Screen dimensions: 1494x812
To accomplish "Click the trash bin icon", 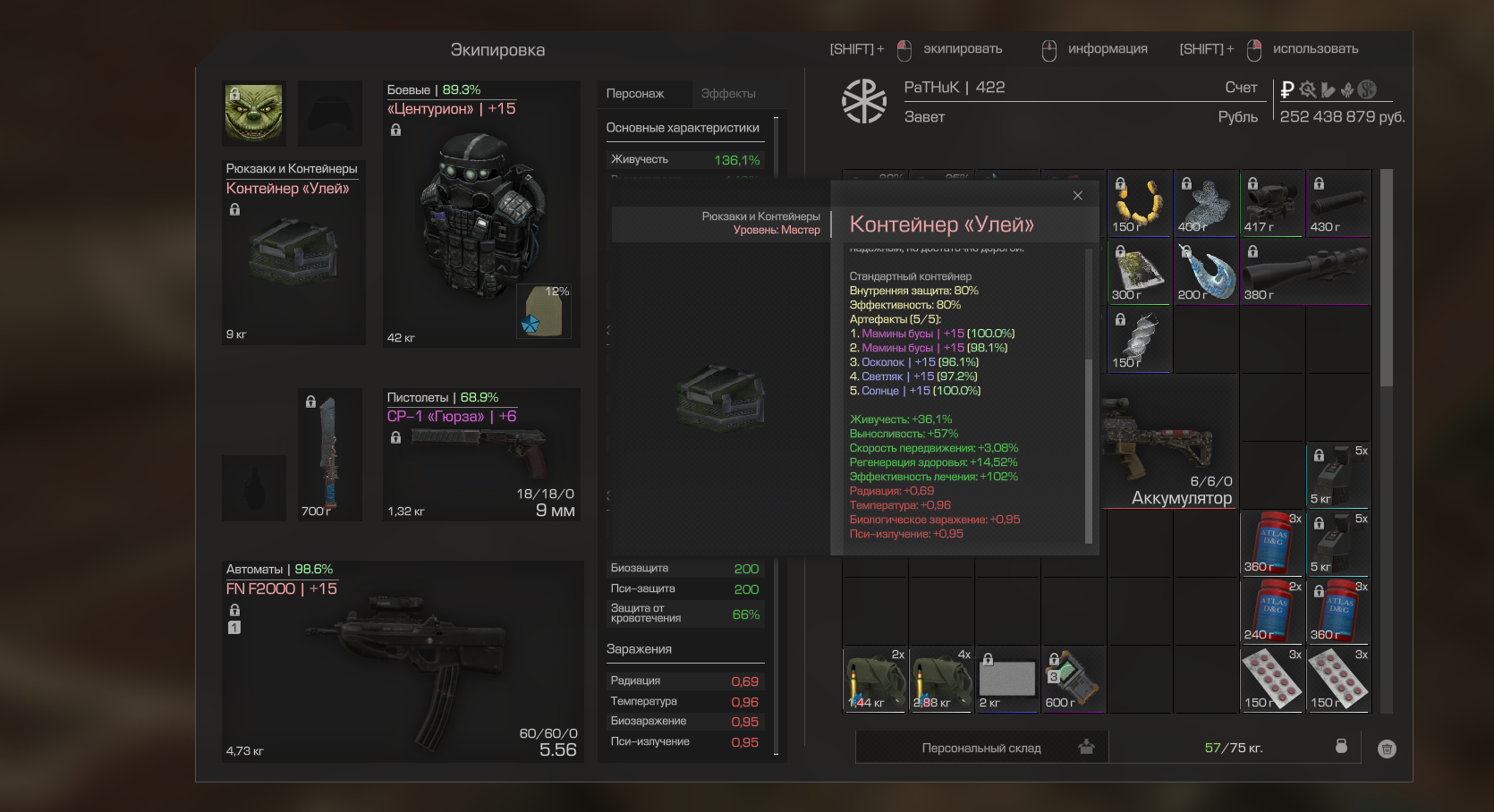I will point(1387,749).
